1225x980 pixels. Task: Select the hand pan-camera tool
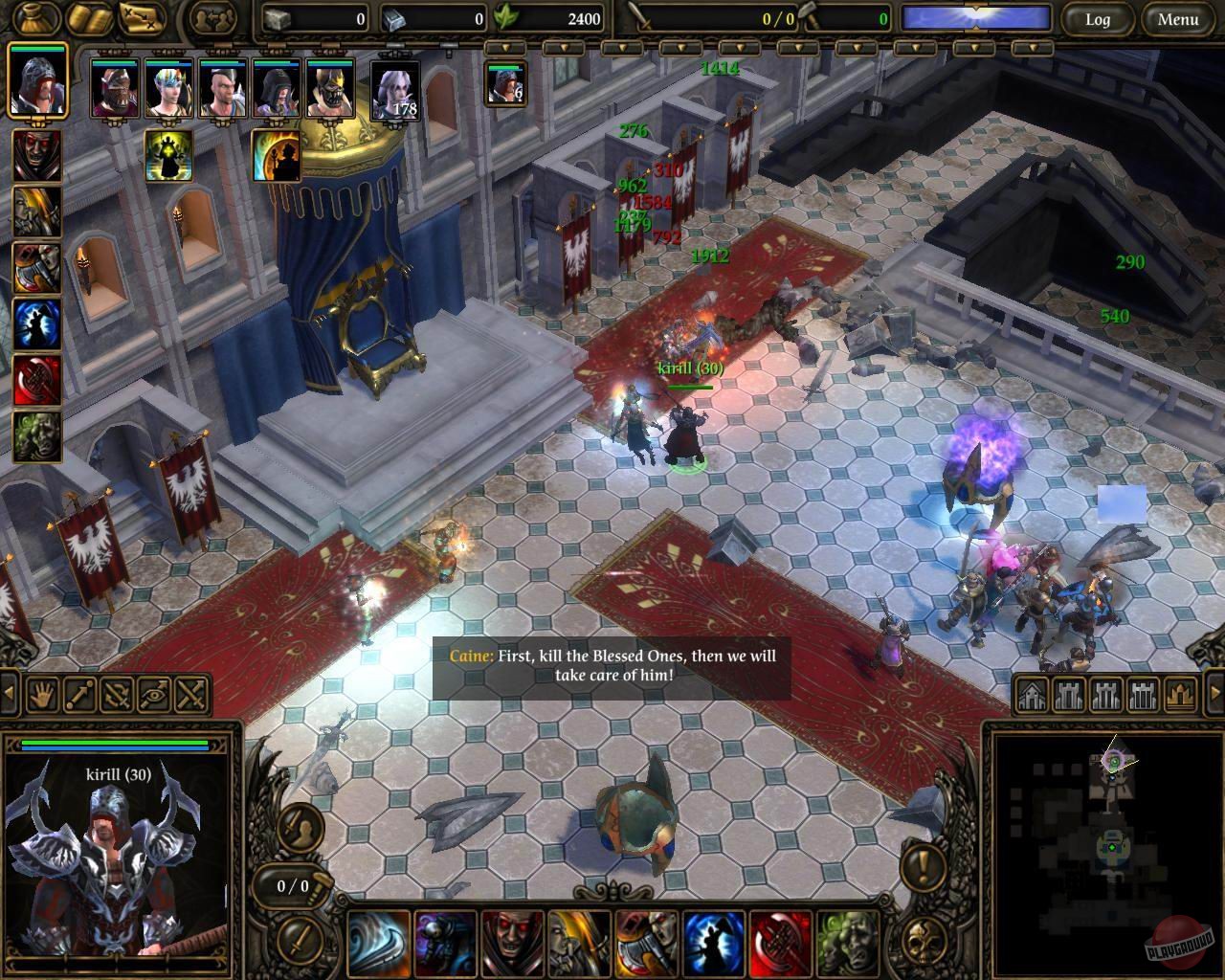point(41,694)
